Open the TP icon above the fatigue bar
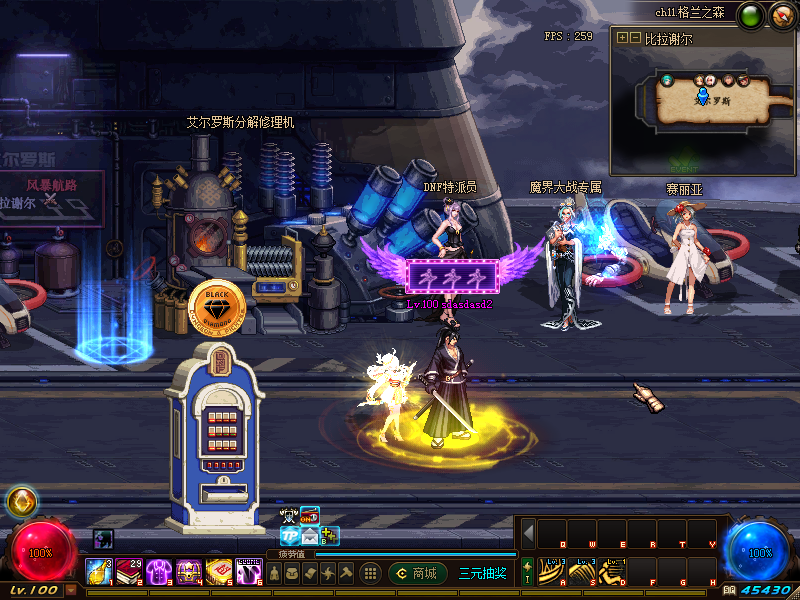Image resolution: width=800 pixels, height=600 pixels. click(290, 535)
